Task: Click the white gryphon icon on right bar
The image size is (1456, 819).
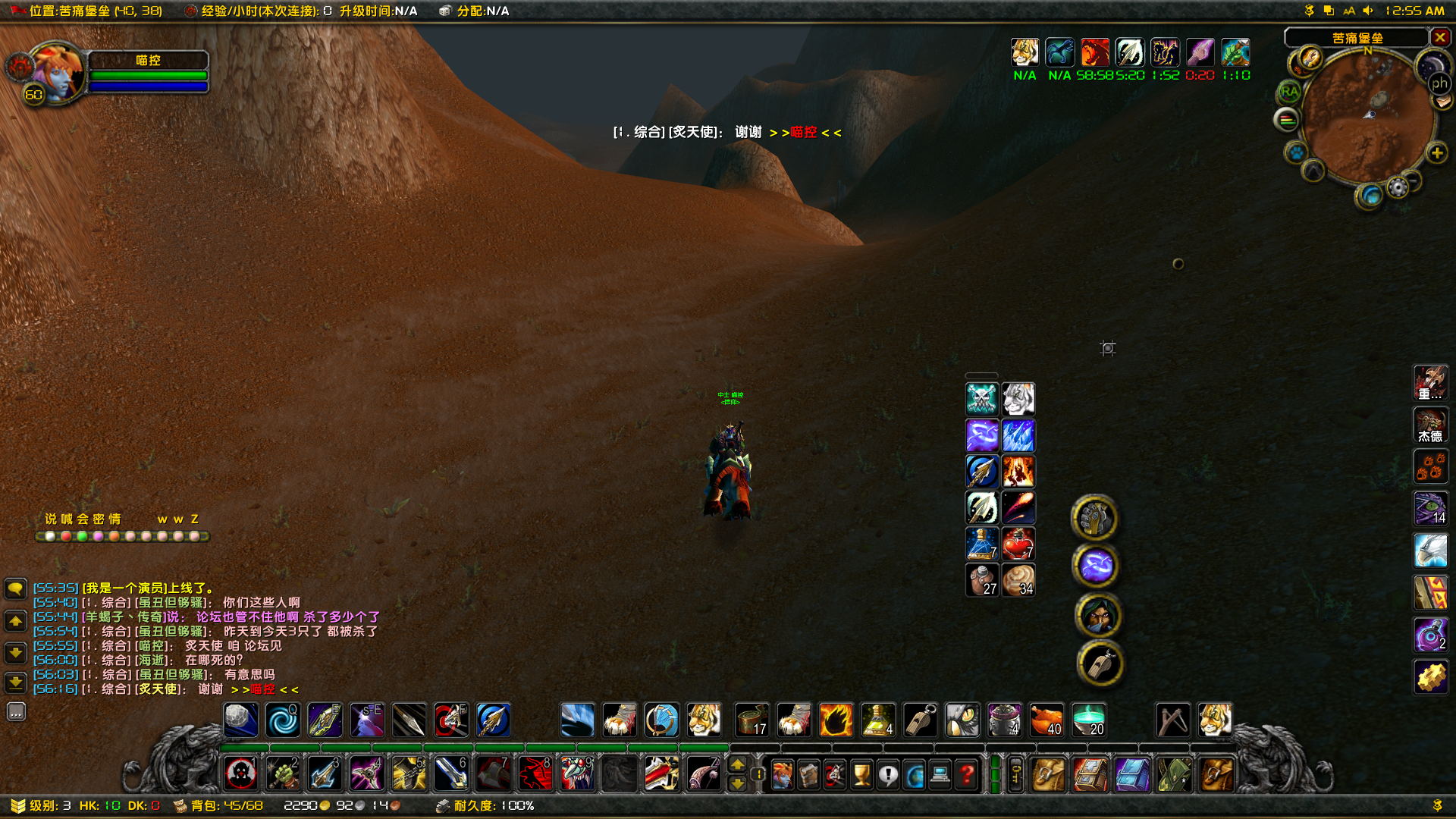Action: tap(1430, 551)
